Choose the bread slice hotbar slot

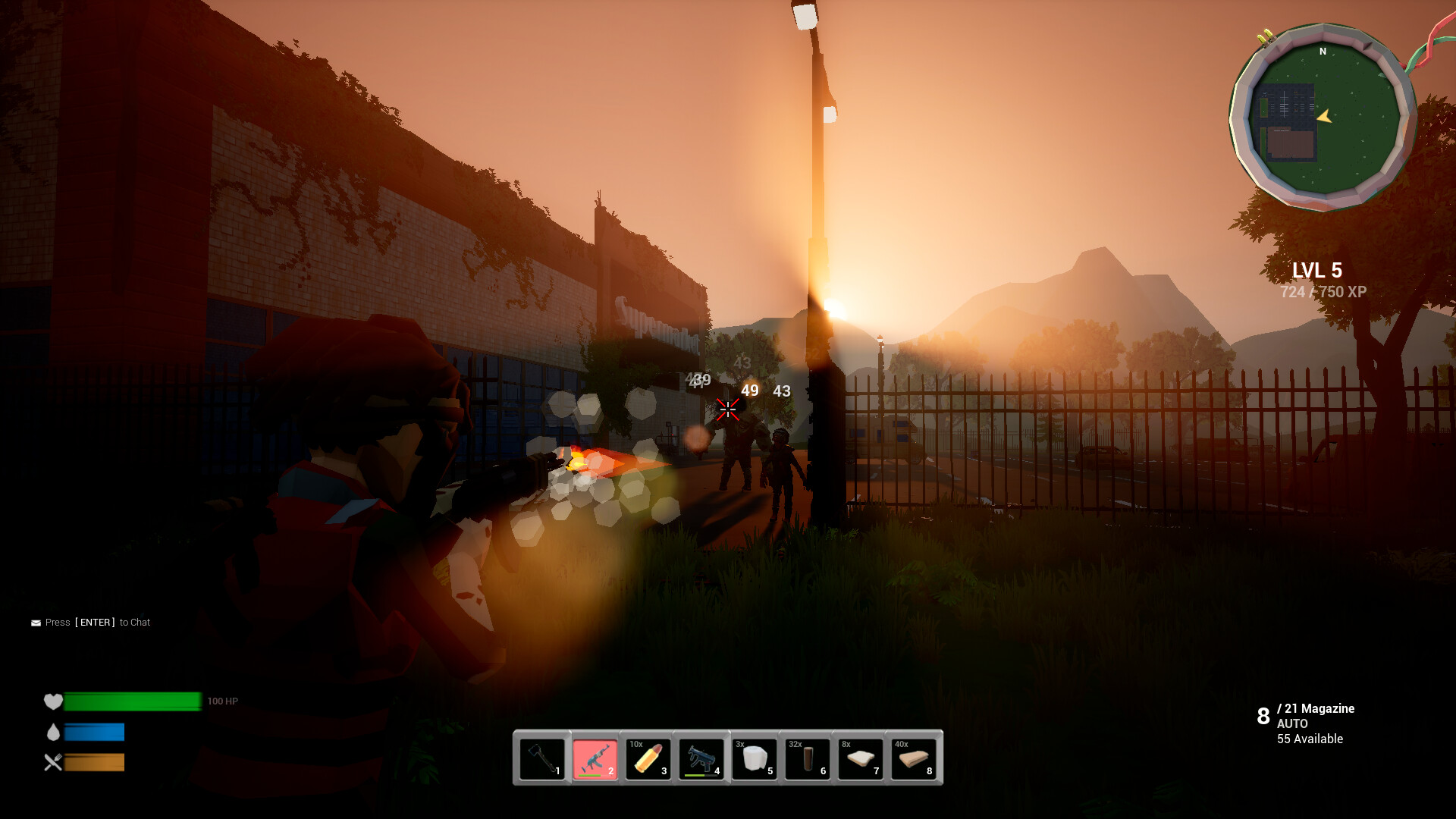(x=861, y=758)
